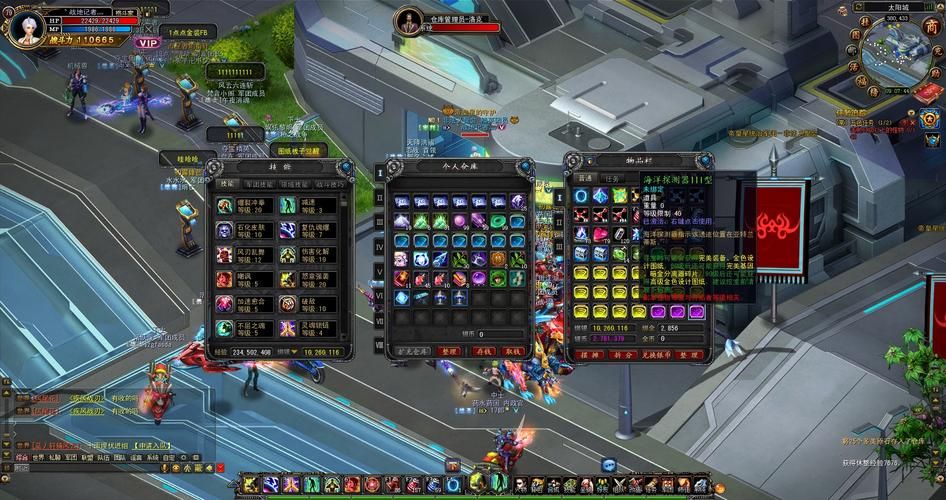Close the 个人仓库 warehouse window
The width and height of the screenshot is (946, 500).
pos(528,166)
